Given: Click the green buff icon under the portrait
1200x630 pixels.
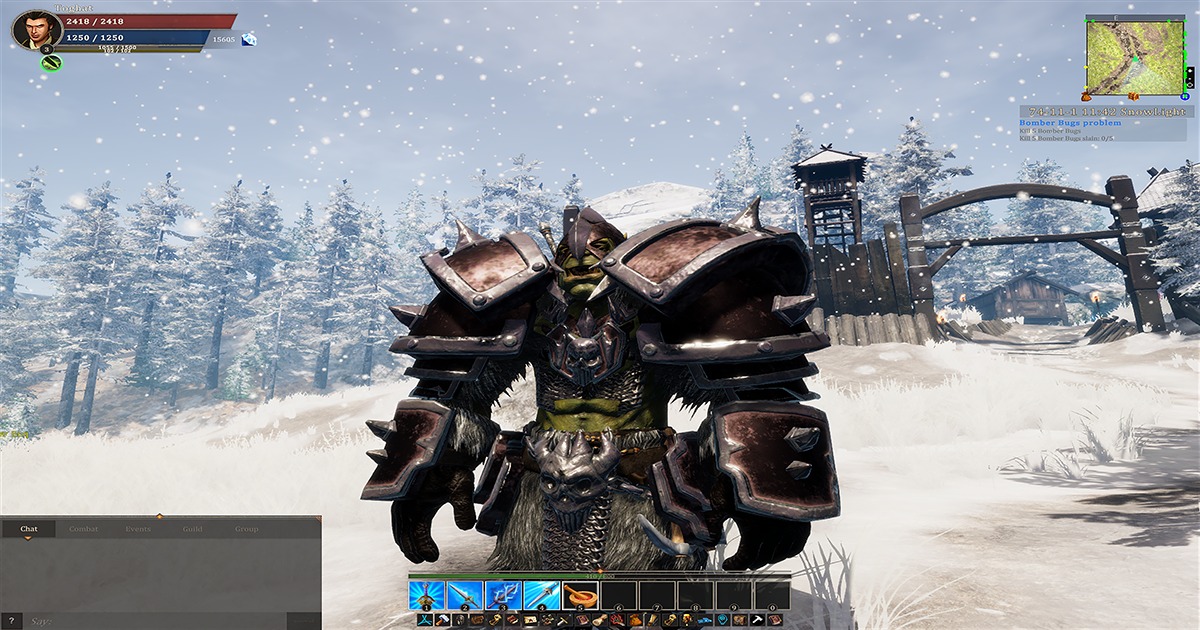Looking at the screenshot, I should point(51,63).
